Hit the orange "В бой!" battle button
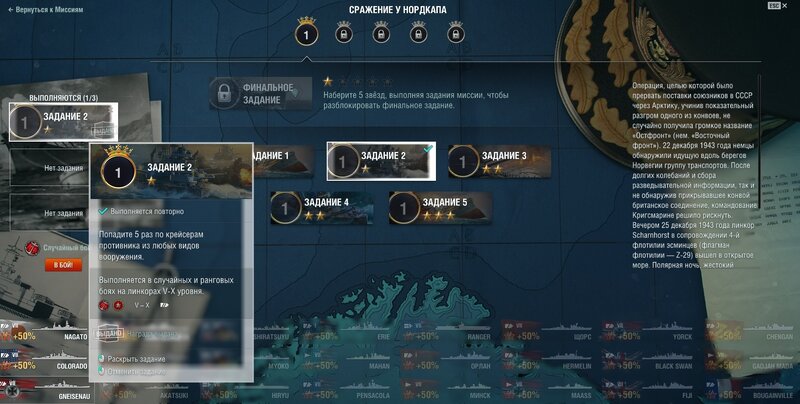 [x=62, y=265]
